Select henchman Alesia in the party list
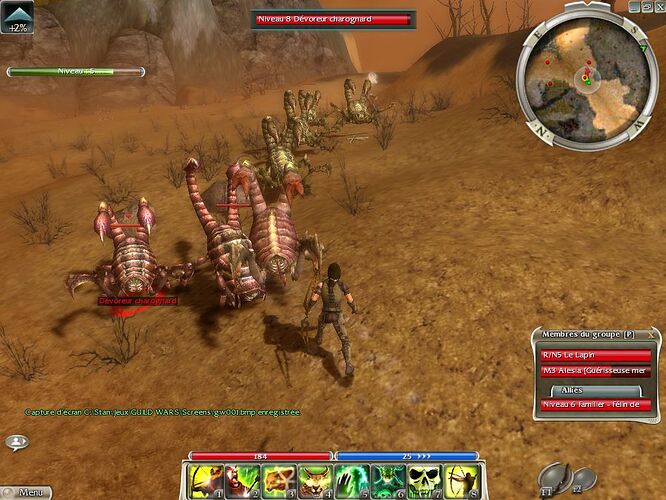 [596, 370]
